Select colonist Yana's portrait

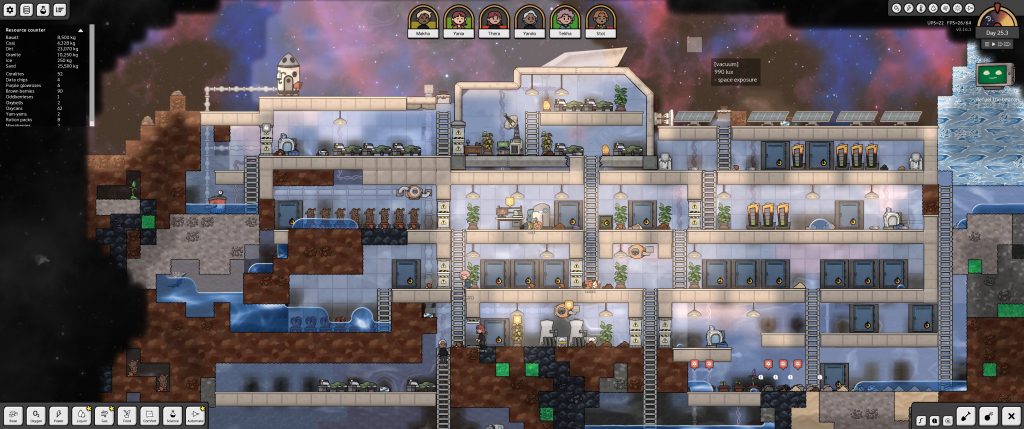click(459, 19)
